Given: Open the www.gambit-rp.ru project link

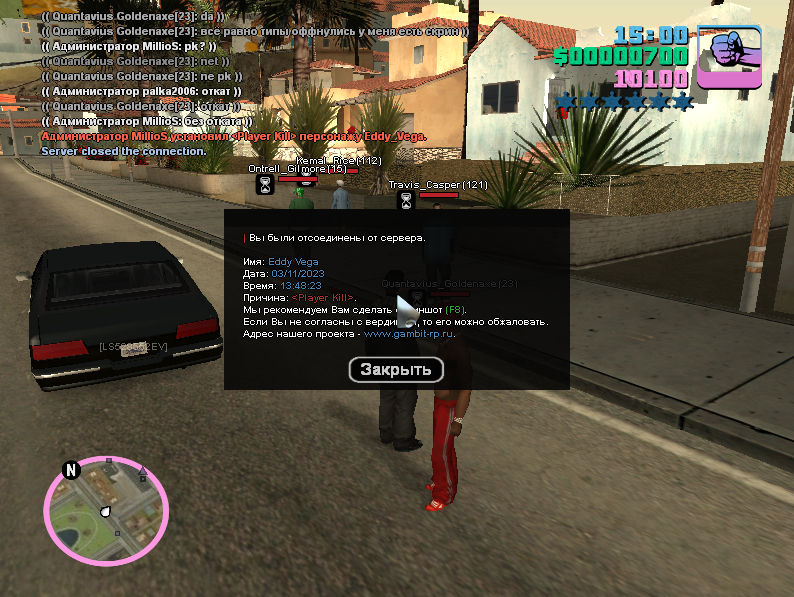Looking at the screenshot, I should pyautogui.click(x=409, y=334).
